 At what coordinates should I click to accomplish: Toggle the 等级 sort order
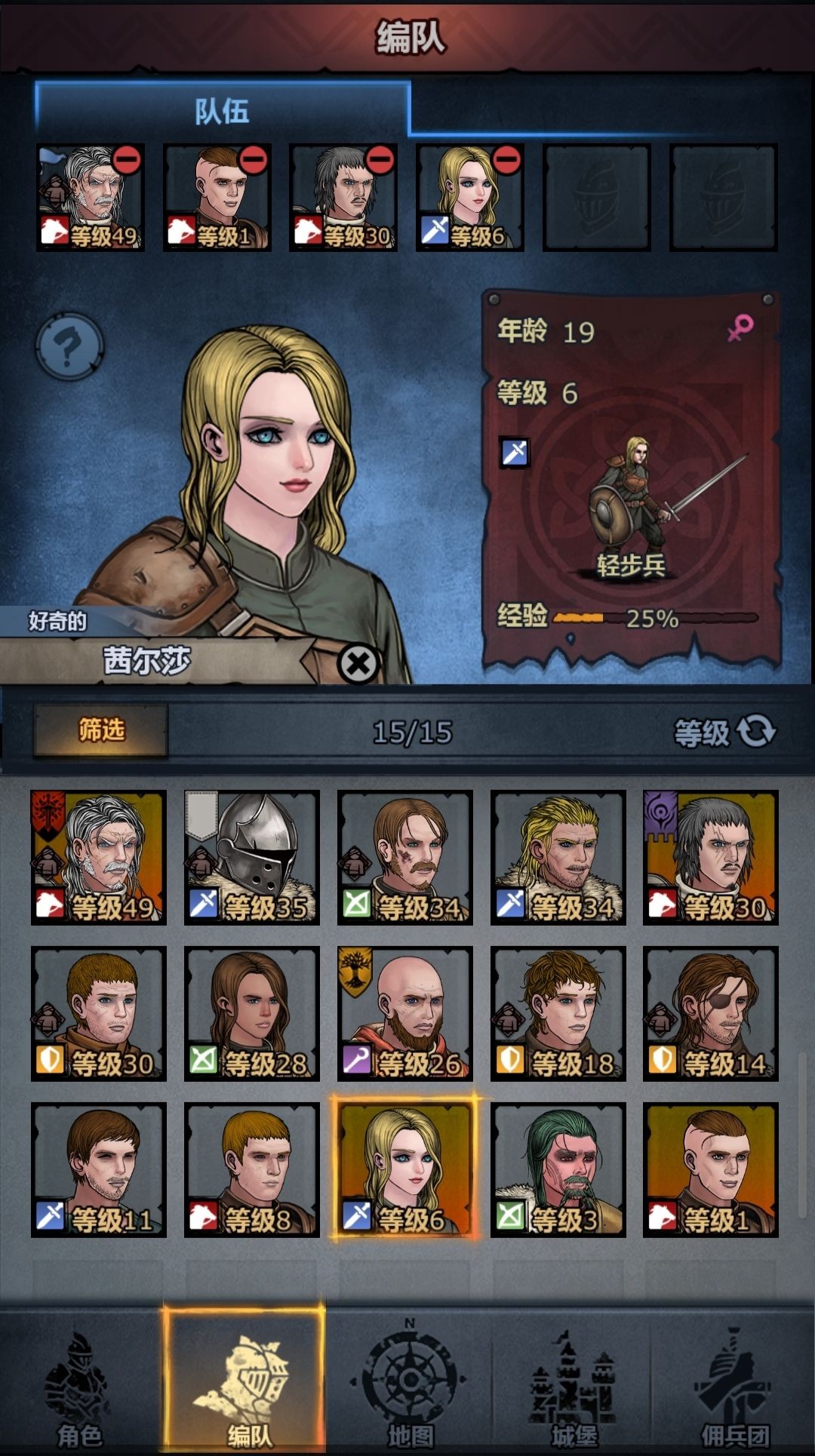pos(724,732)
